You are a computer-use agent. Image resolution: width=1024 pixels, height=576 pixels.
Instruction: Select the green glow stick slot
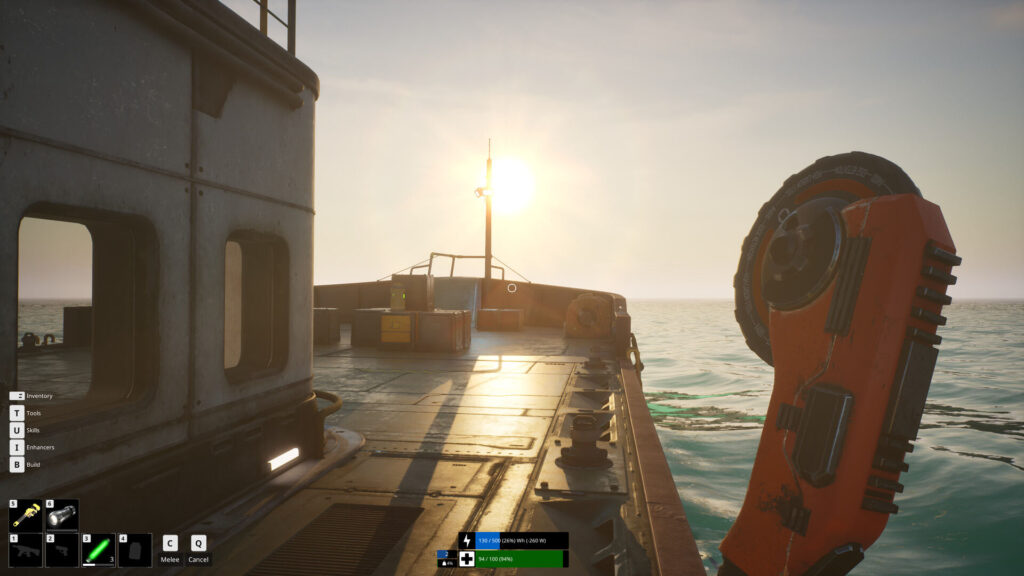pyautogui.click(x=98, y=550)
